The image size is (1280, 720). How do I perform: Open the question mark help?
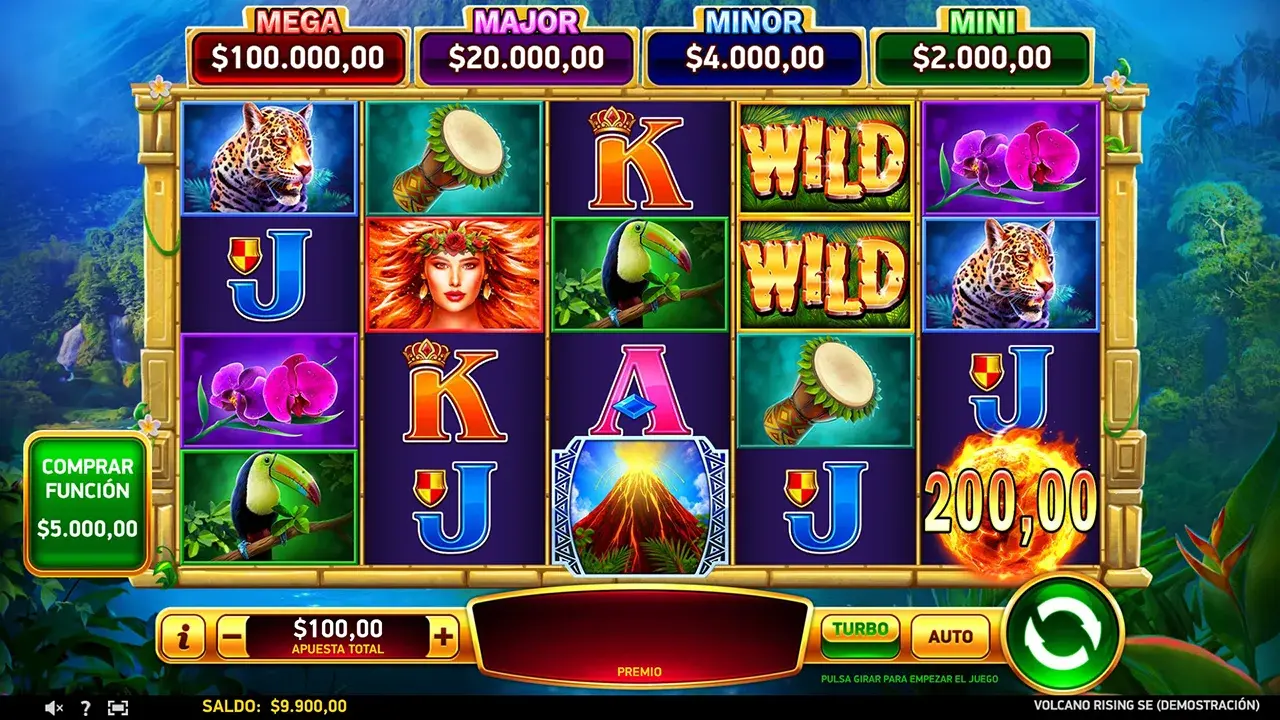click(x=85, y=707)
